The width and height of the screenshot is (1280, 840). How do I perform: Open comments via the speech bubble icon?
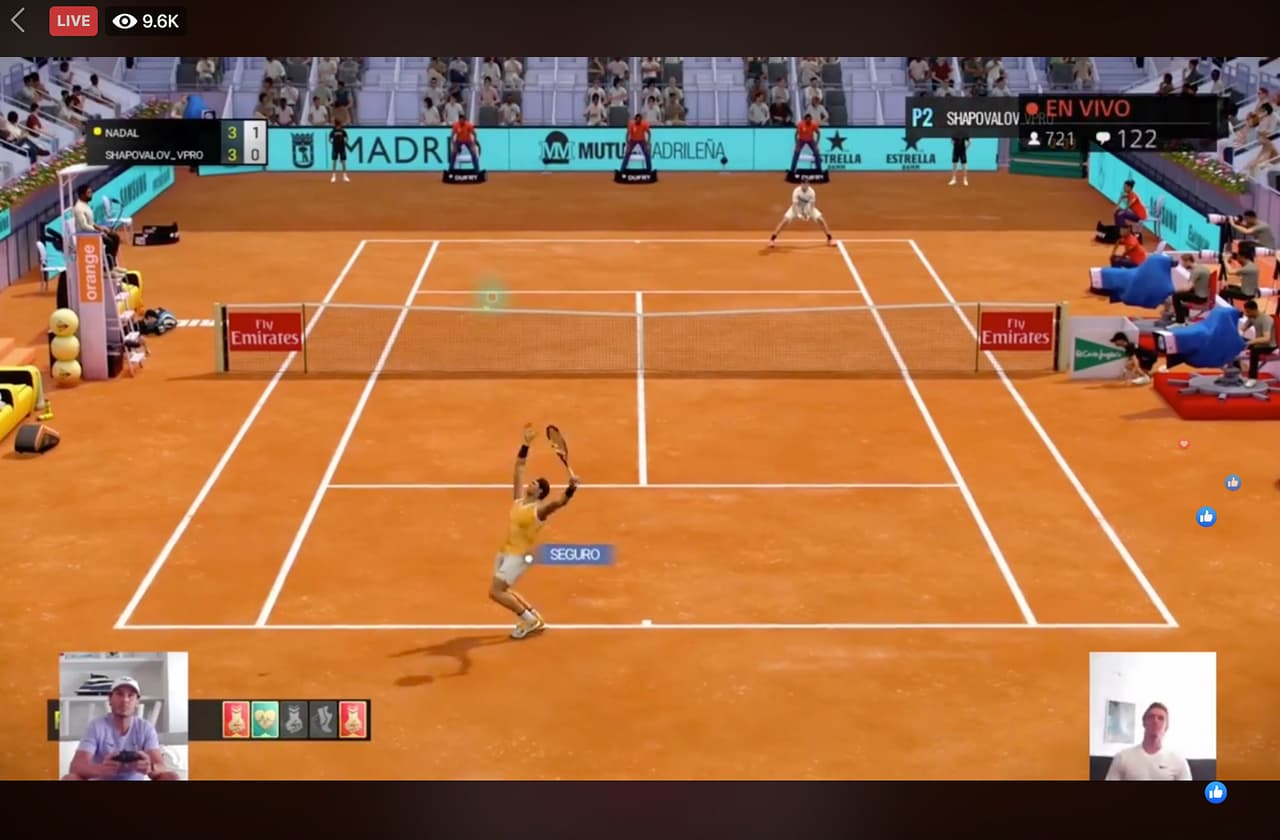point(1103,137)
